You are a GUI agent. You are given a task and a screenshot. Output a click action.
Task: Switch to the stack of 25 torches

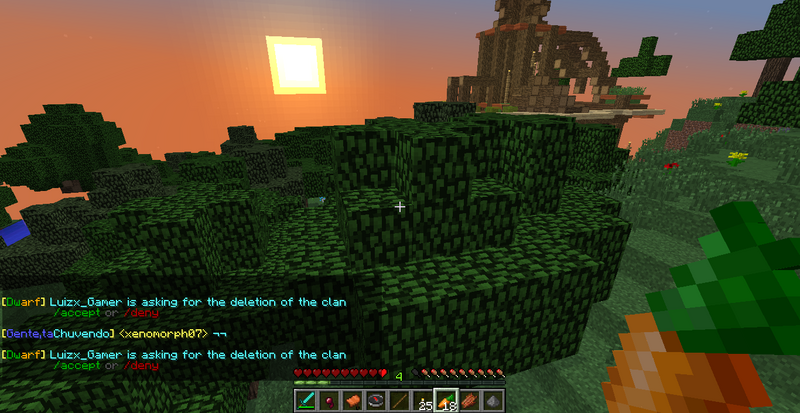click(x=423, y=401)
